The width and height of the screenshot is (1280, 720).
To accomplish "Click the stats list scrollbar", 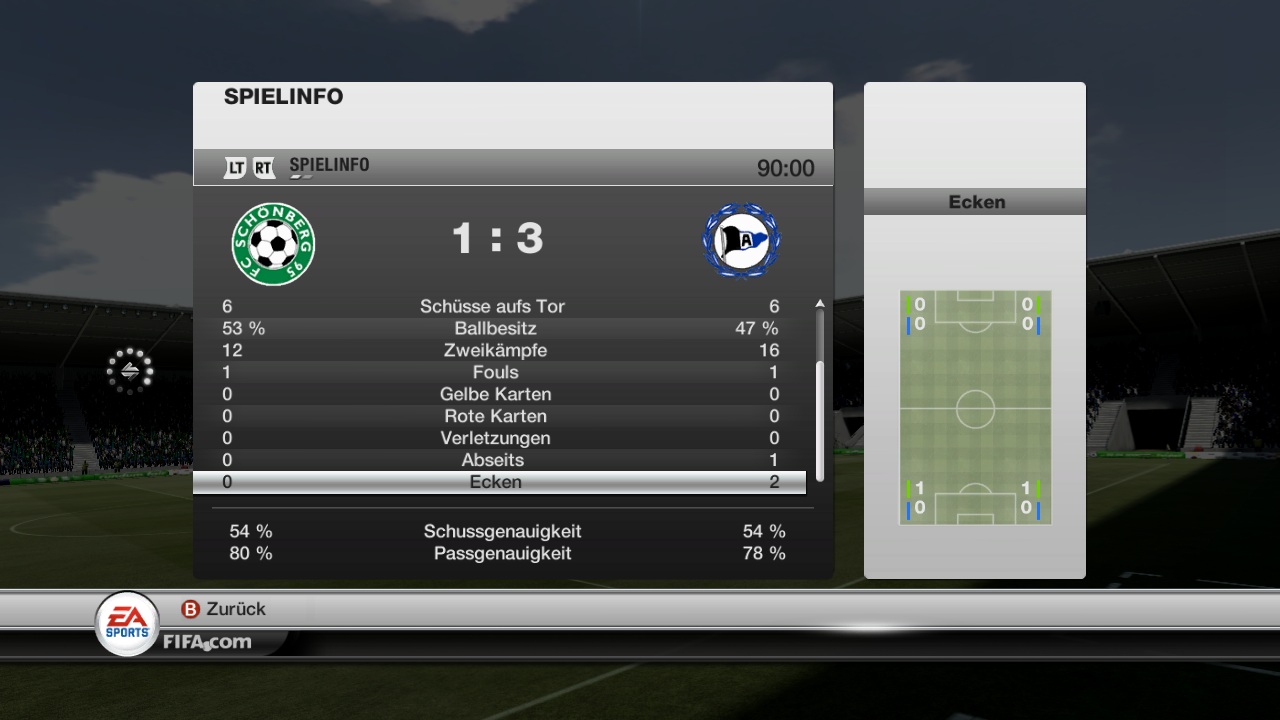I will point(820,420).
